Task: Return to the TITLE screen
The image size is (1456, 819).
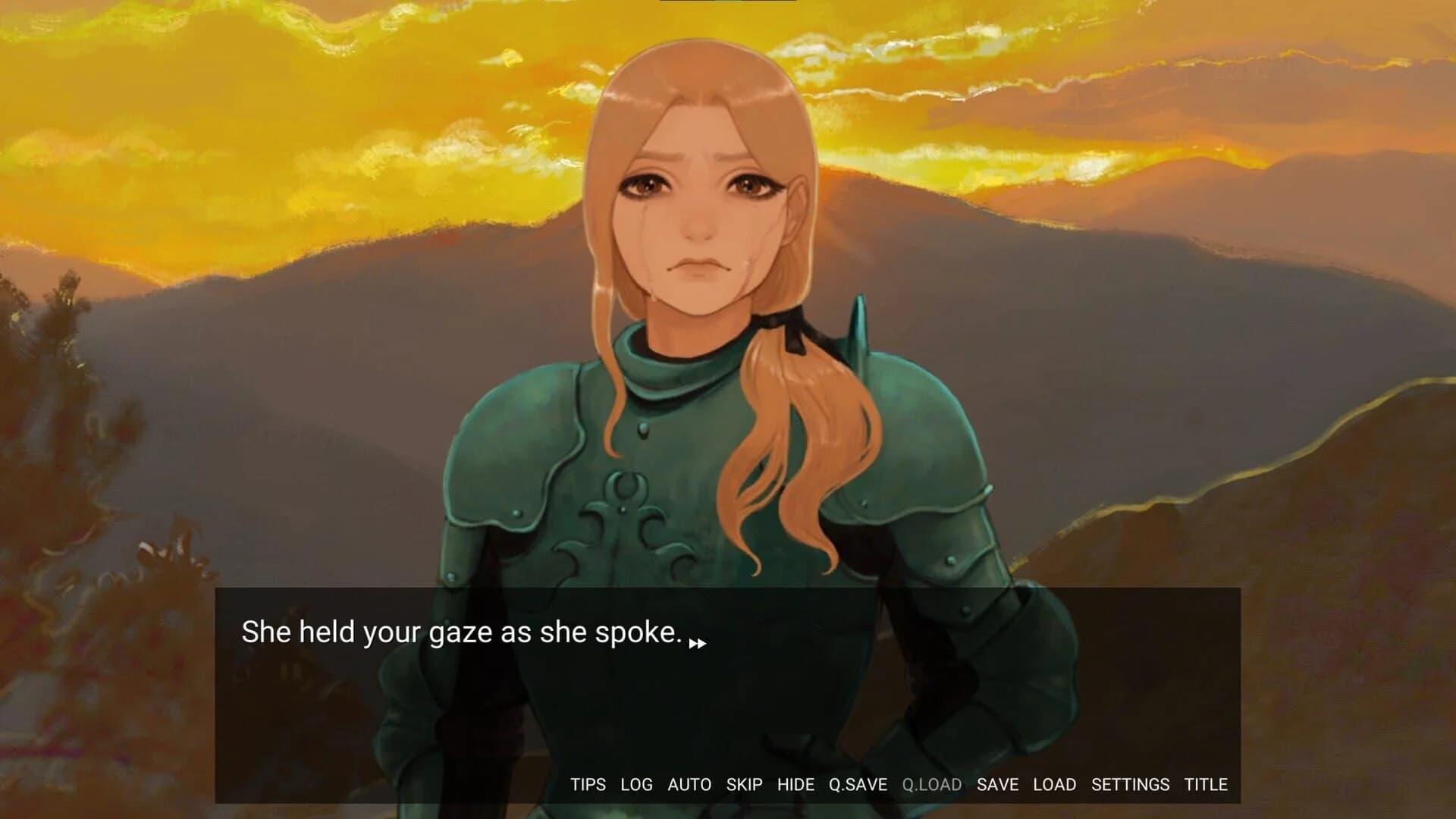Action: pyautogui.click(x=1207, y=786)
